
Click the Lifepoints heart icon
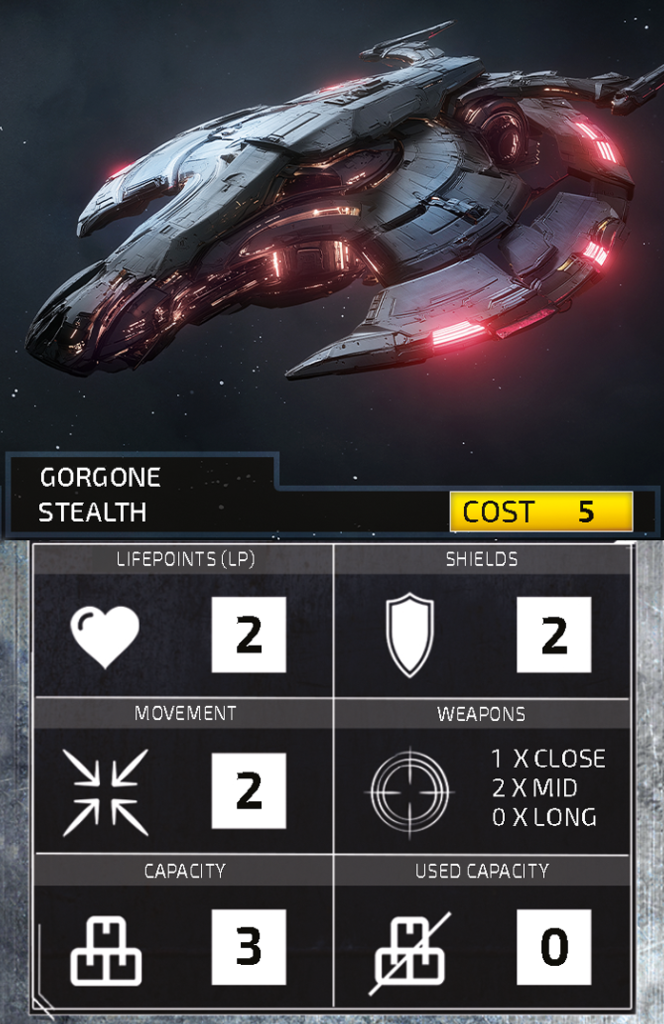click(x=105, y=636)
